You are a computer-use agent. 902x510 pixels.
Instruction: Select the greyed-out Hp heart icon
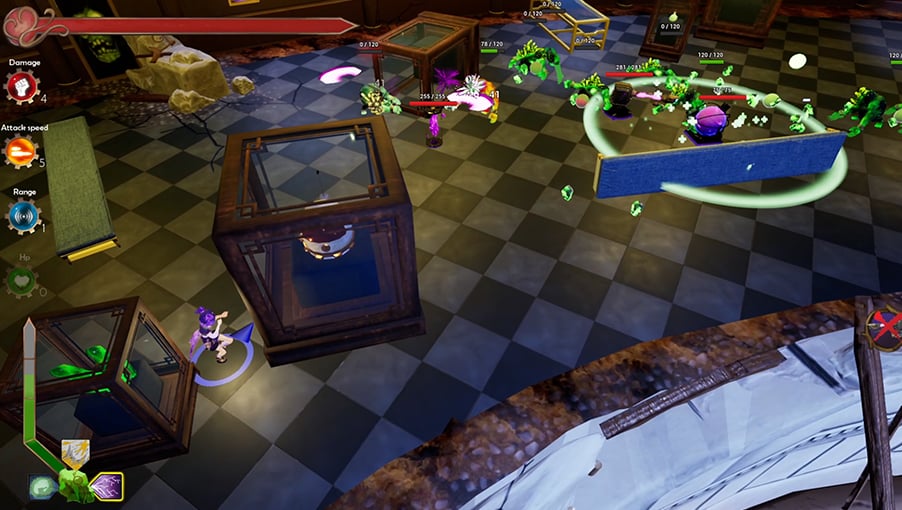coord(22,281)
